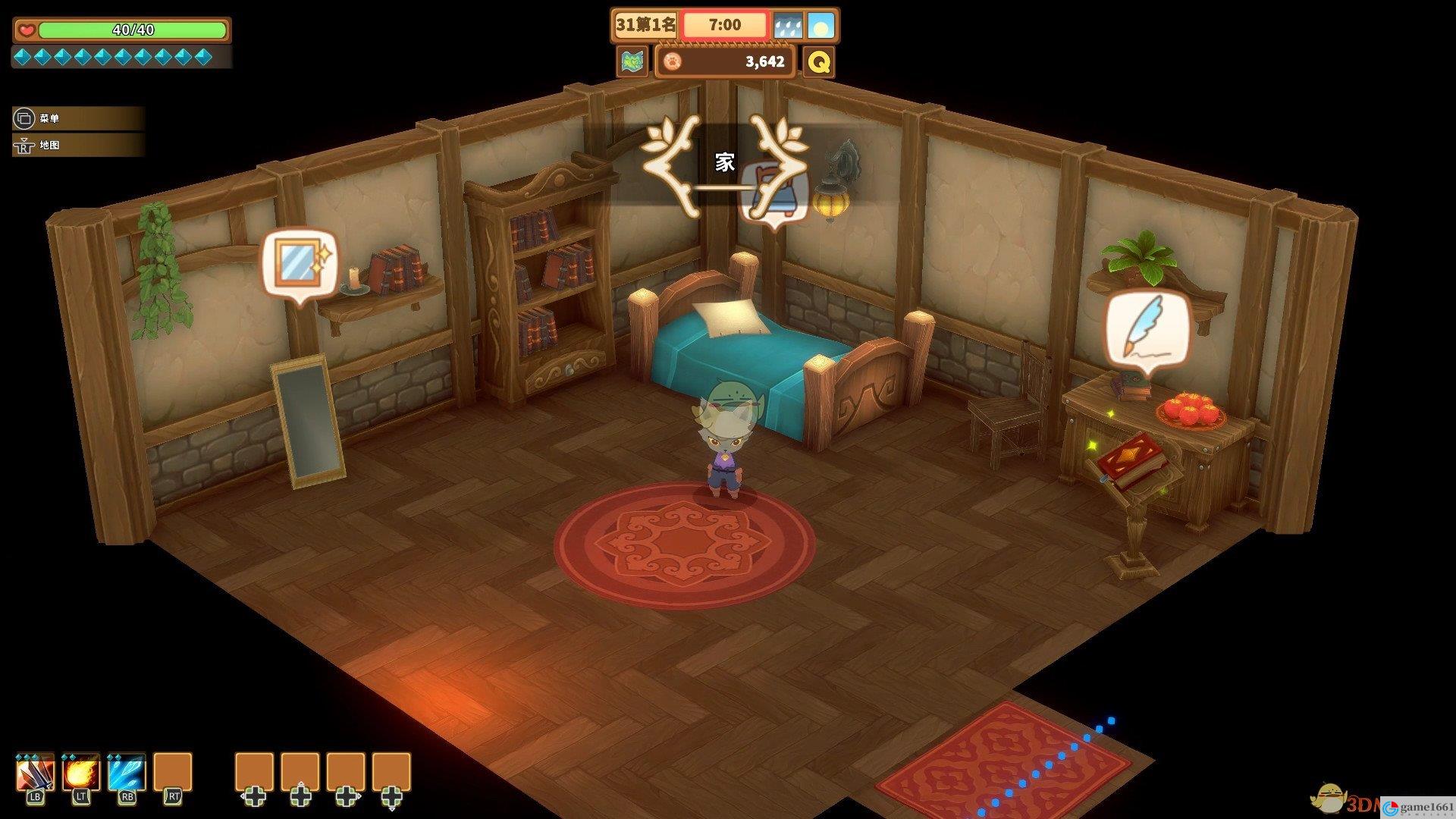Open the world map icon beside the coins
This screenshot has height=819, width=1456.
tap(632, 61)
